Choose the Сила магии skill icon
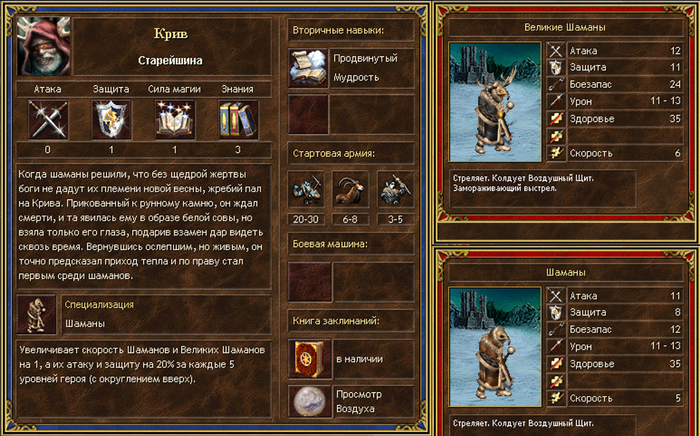Screen dimensions: 700x436 click(x=174, y=119)
